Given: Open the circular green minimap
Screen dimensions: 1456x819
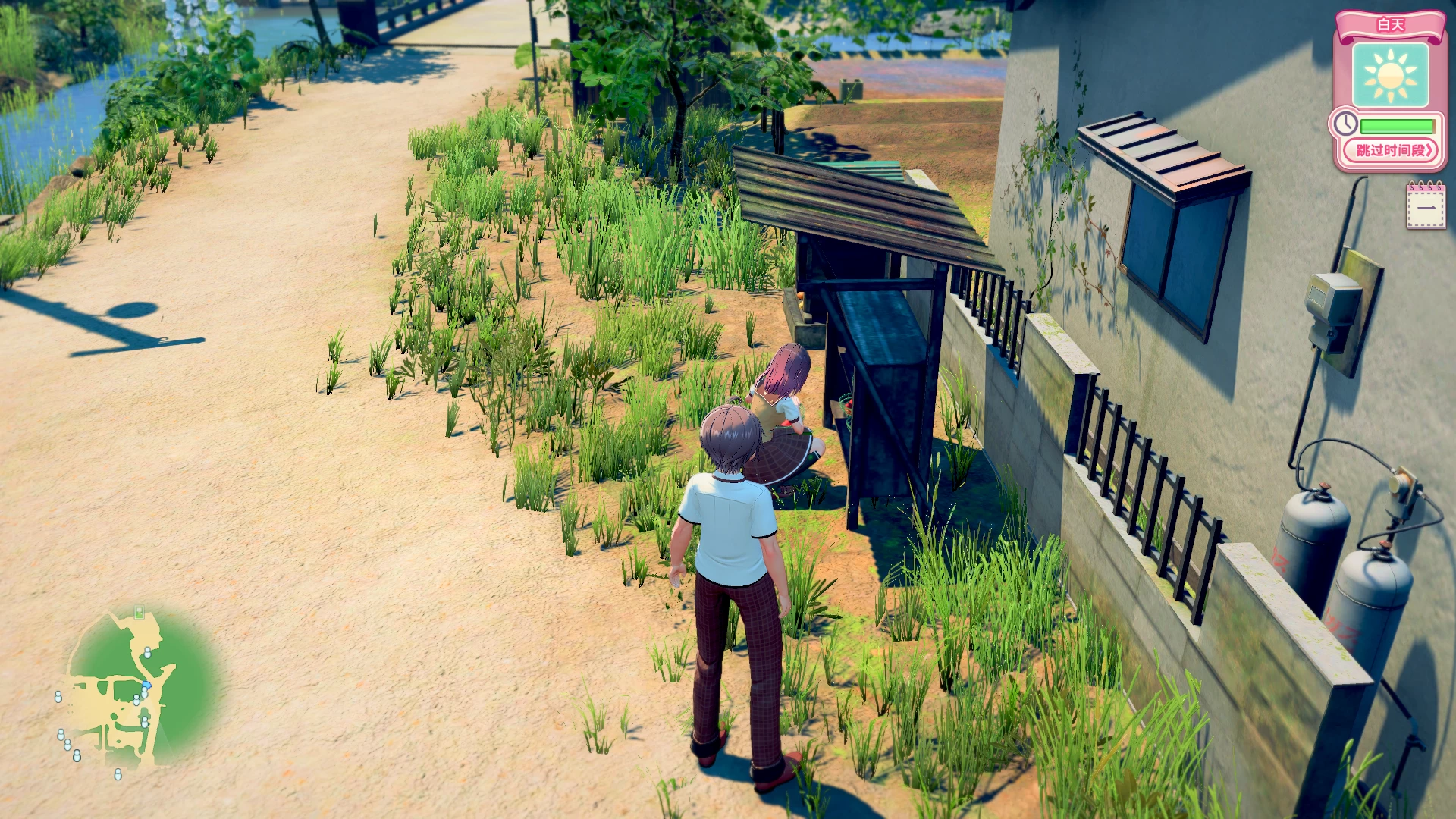Looking at the screenshot, I should [x=140, y=689].
